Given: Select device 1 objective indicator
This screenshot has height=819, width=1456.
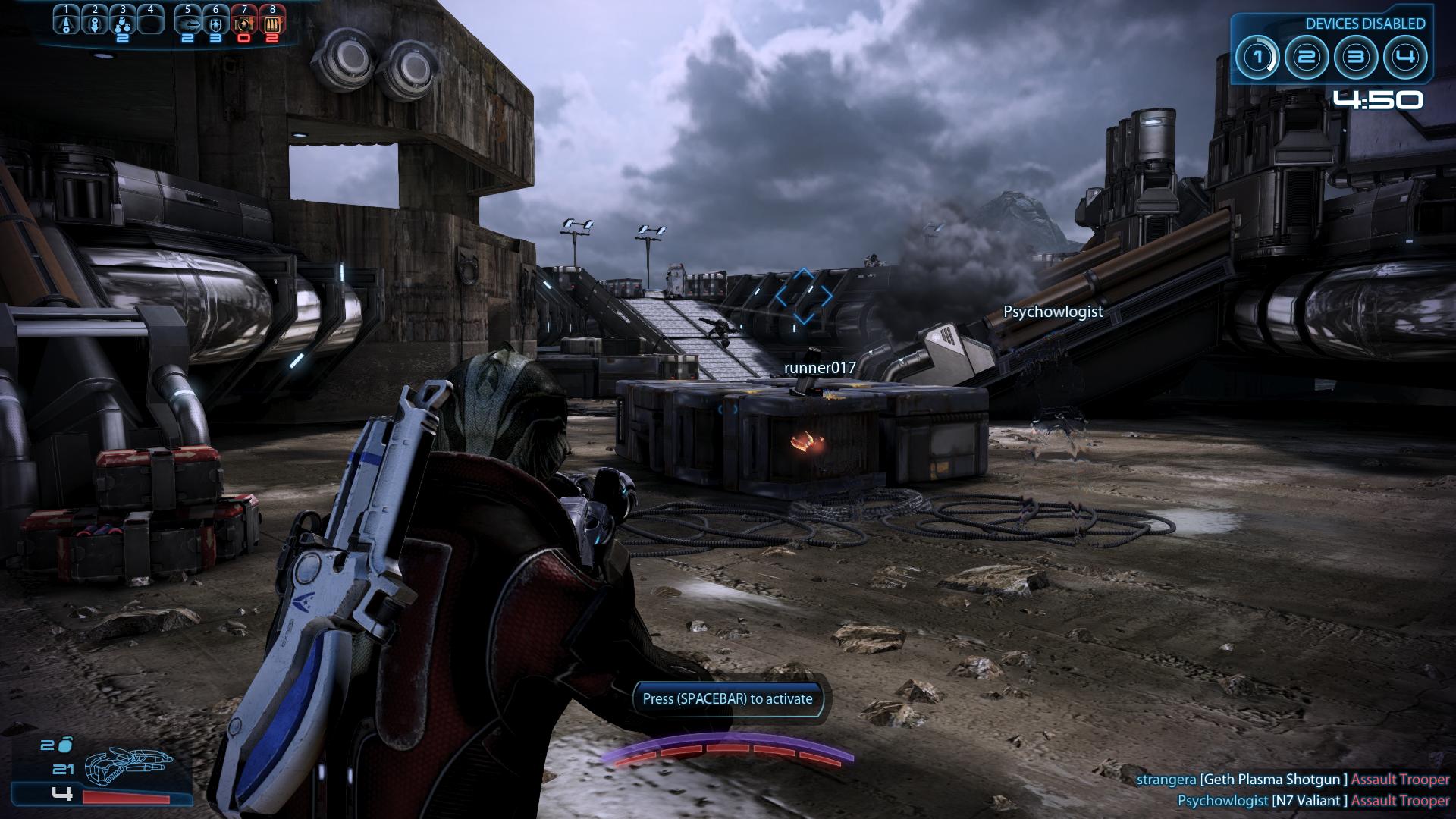Looking at the screenshot, I should 1257,58.
